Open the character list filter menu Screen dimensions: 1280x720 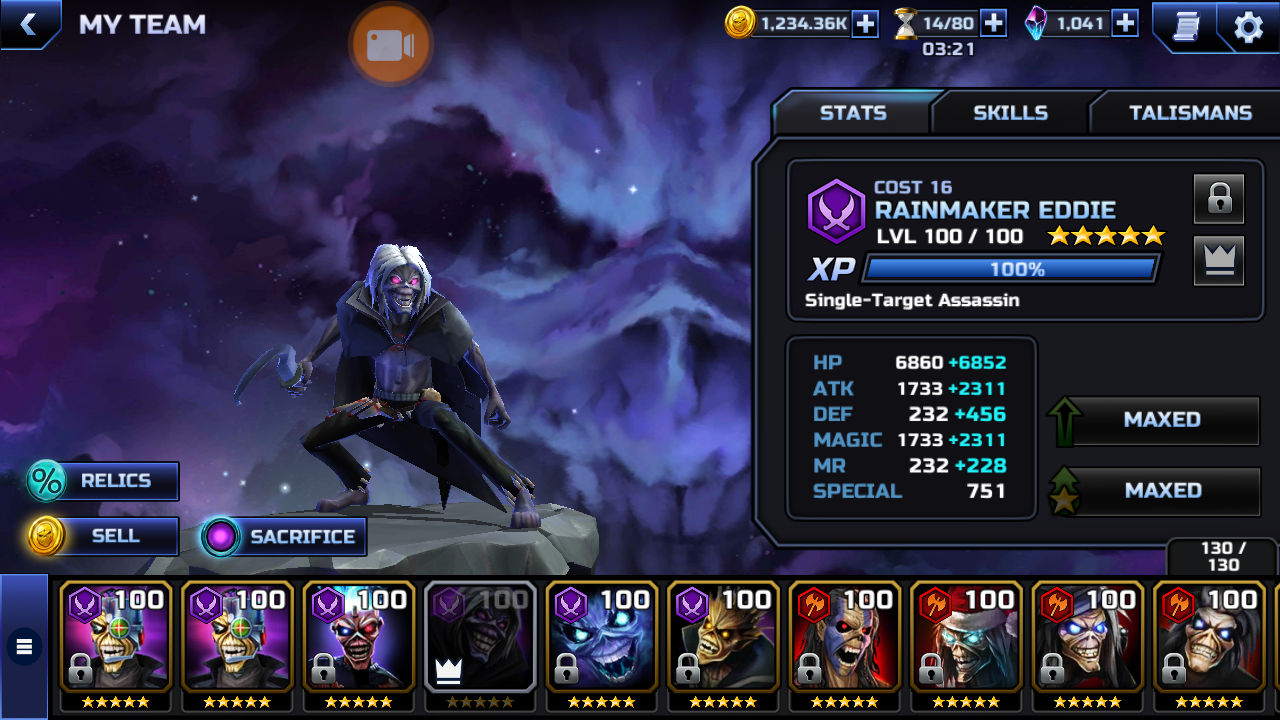point(24,647)
